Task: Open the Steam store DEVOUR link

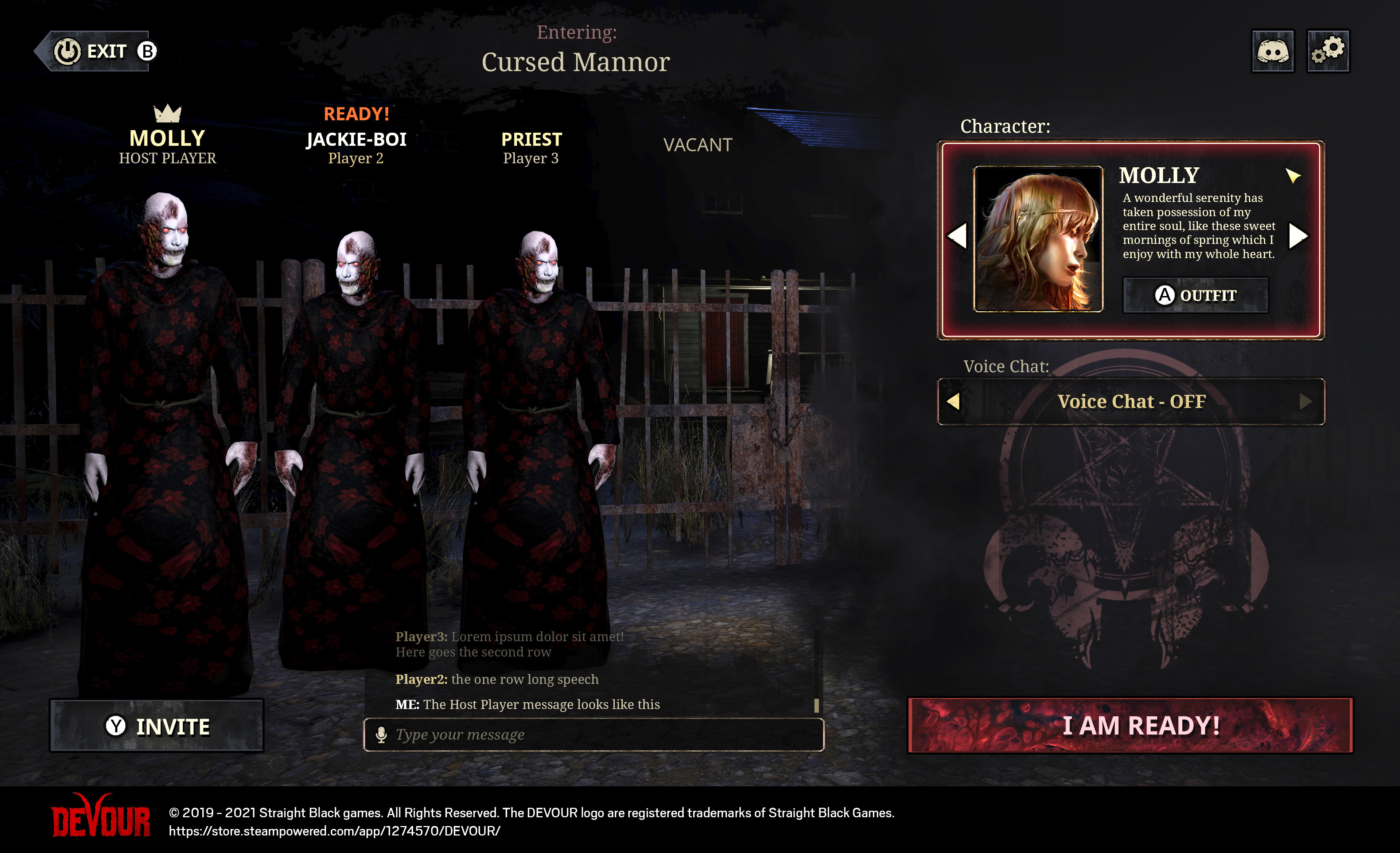Action: (x=335, y=831)
